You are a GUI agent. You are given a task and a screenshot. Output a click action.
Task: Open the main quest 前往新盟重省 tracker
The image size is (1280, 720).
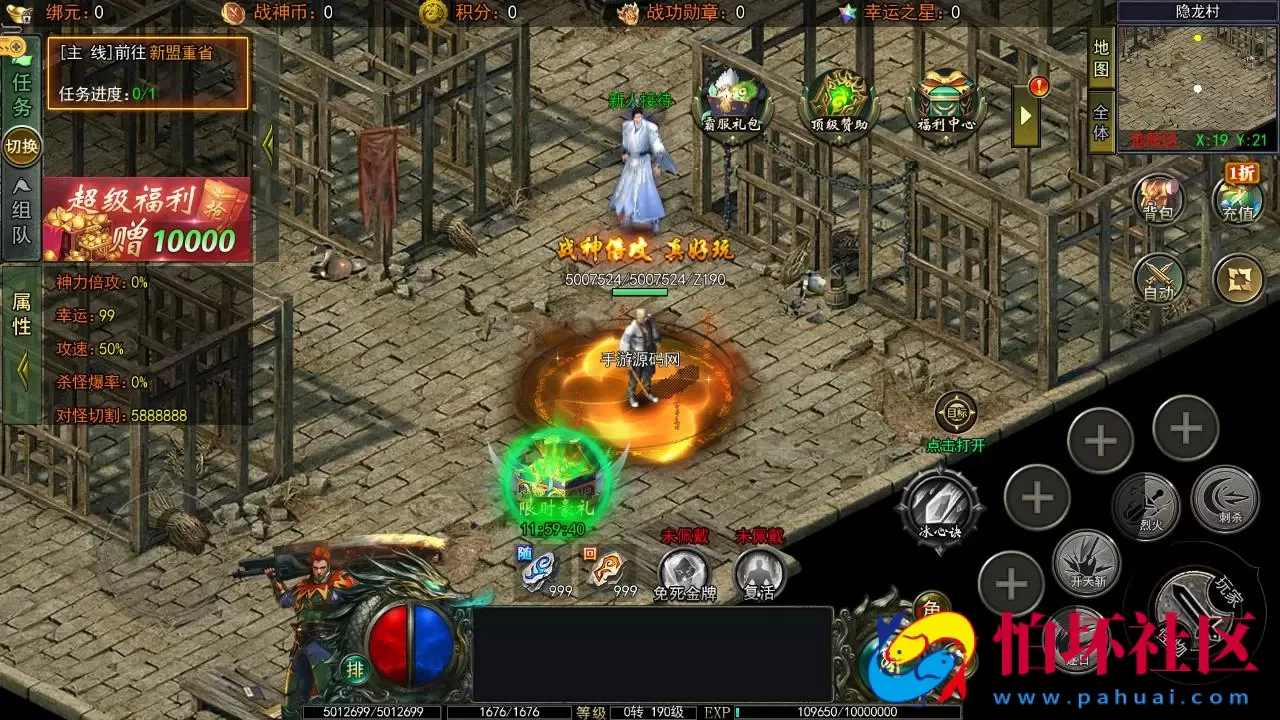point(147,72)
